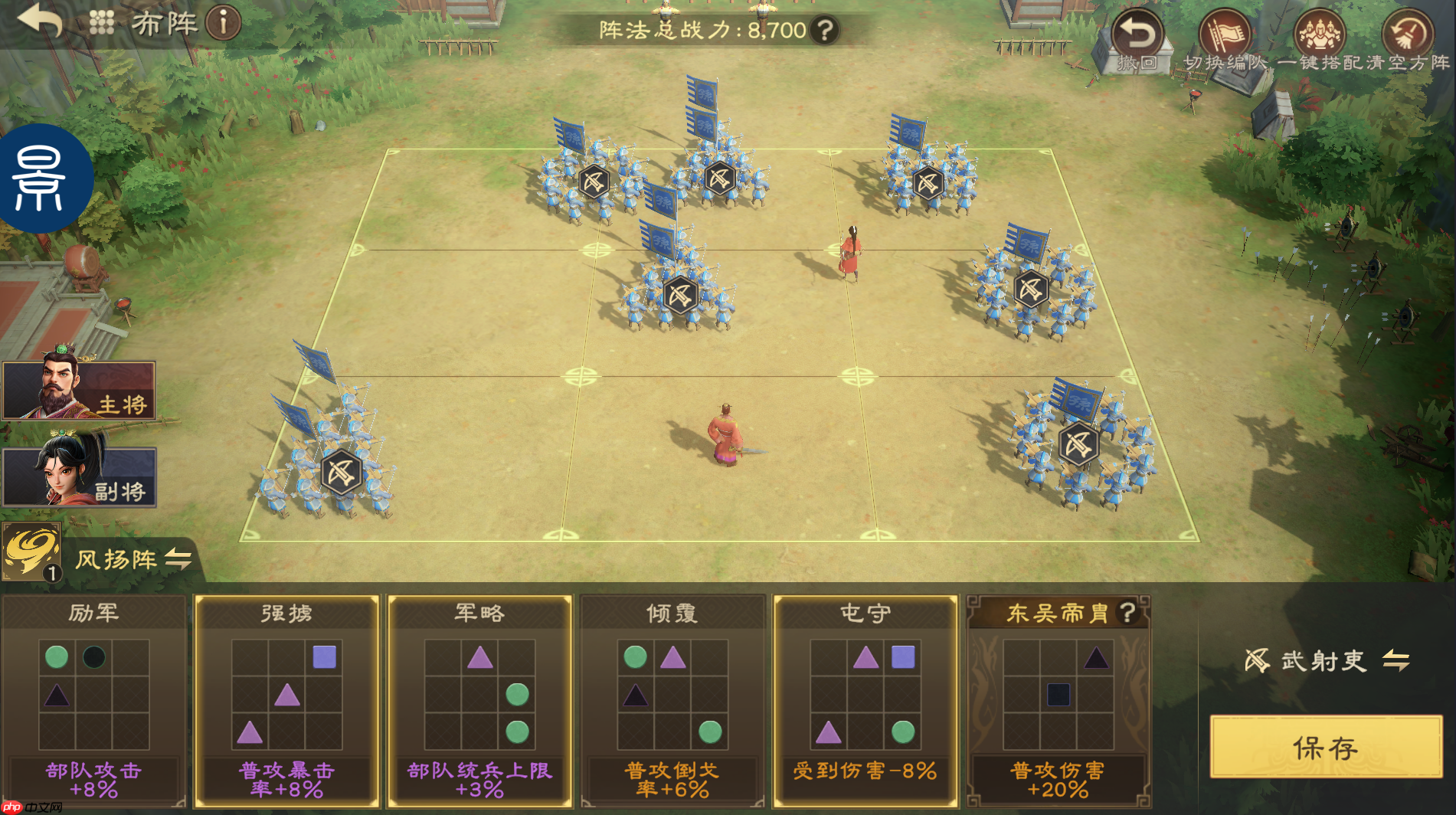Open help for 阵法总战力
This screenshot has width=1456, height=815.
(x=825, y=31)
